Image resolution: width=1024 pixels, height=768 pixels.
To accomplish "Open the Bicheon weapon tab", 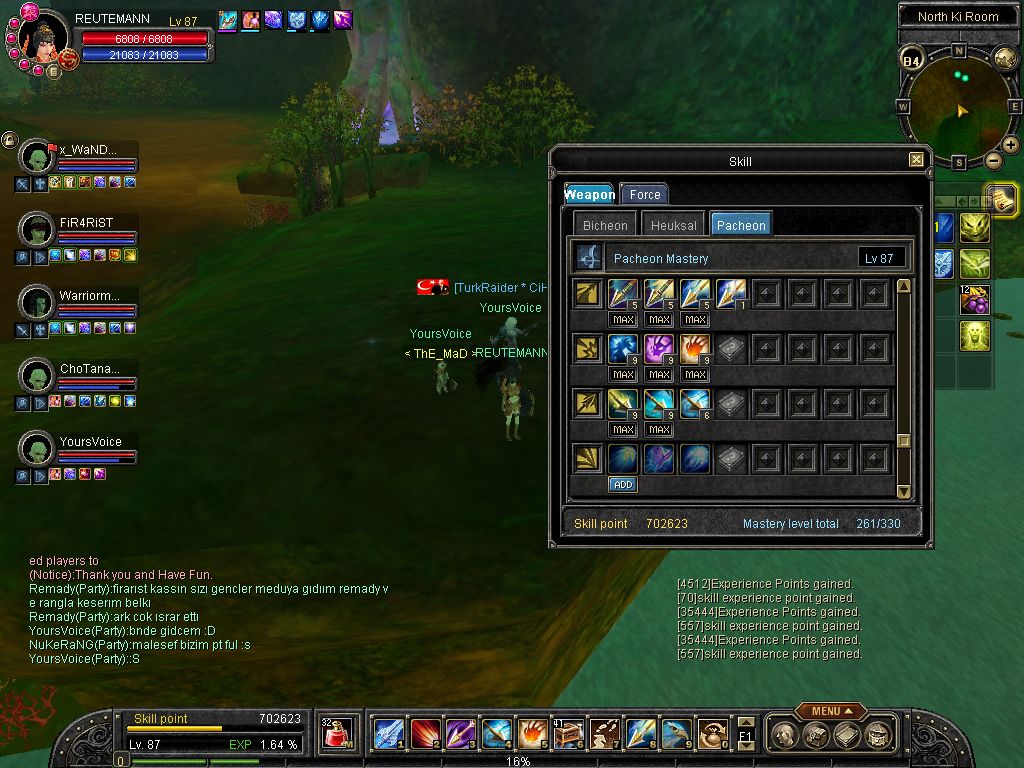I will click(605, 225).
